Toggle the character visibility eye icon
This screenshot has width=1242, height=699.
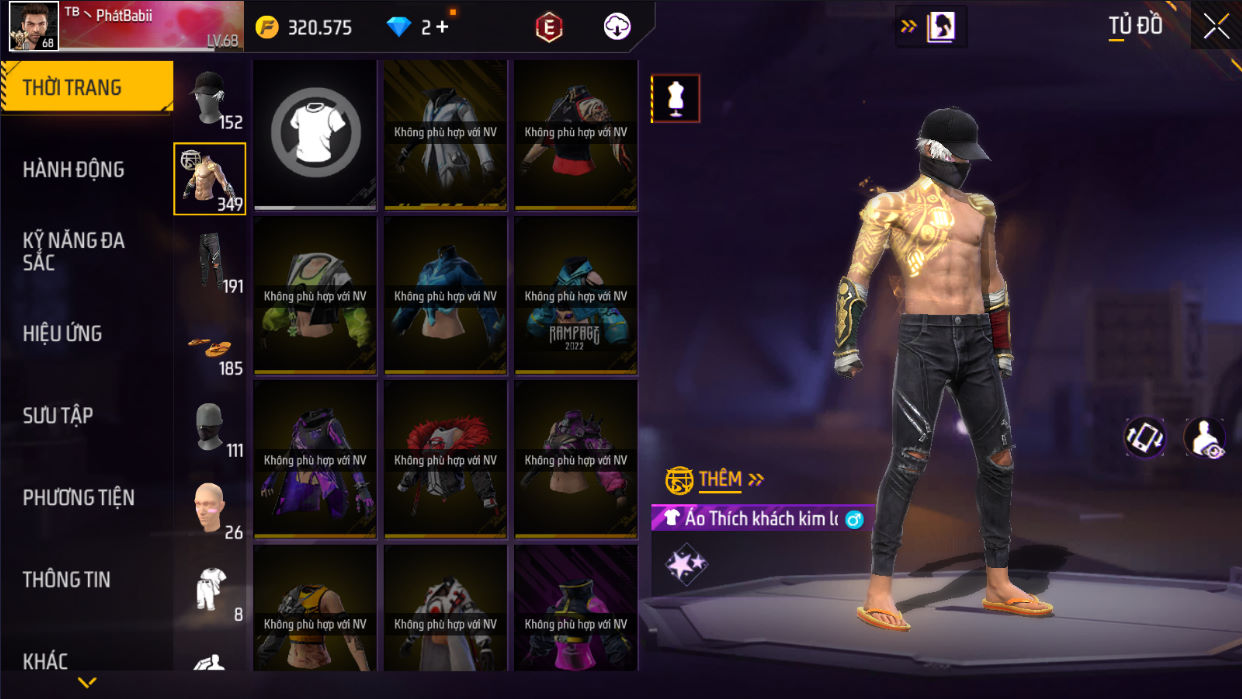[1204, 438]
